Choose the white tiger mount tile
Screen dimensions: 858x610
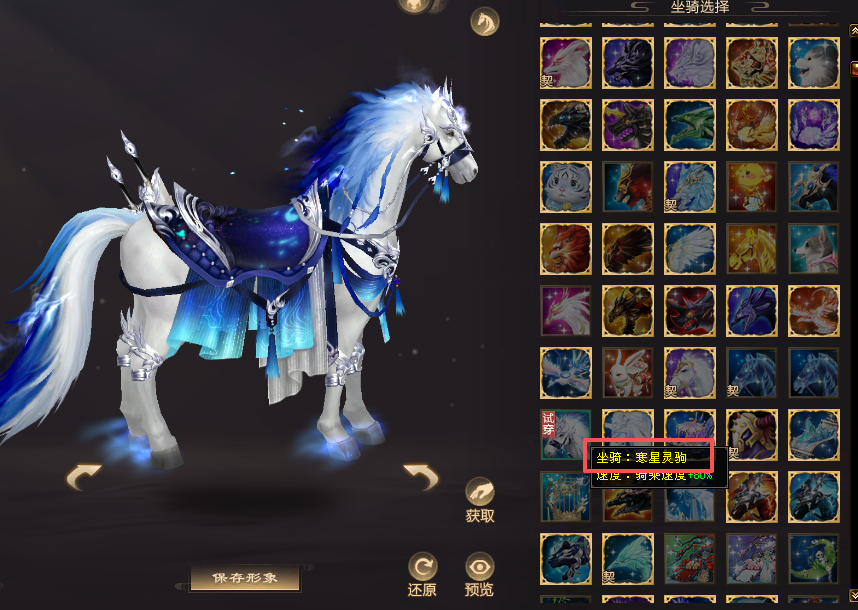tap(566, 186)
